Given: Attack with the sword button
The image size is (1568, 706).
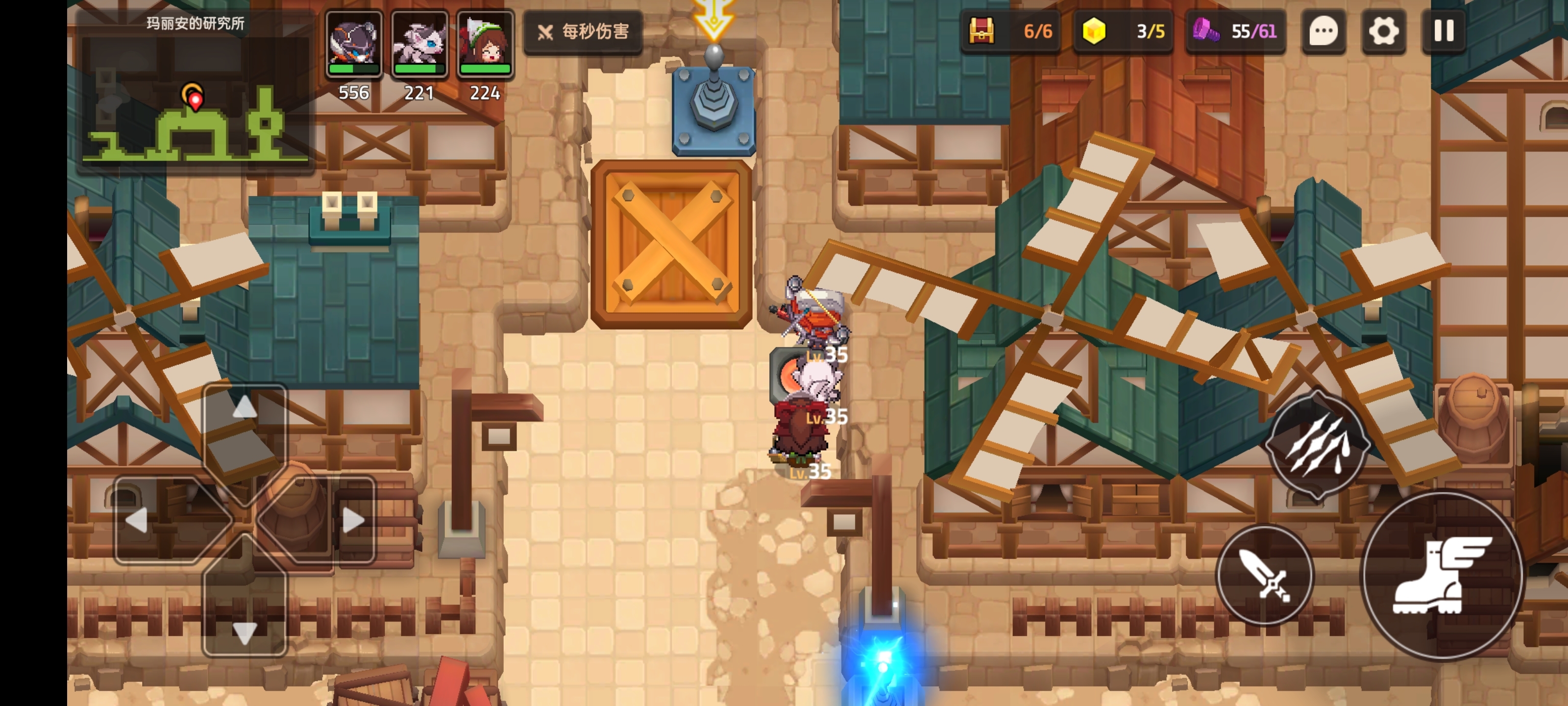Looking at the screenshot, I should click(1265, 575).
